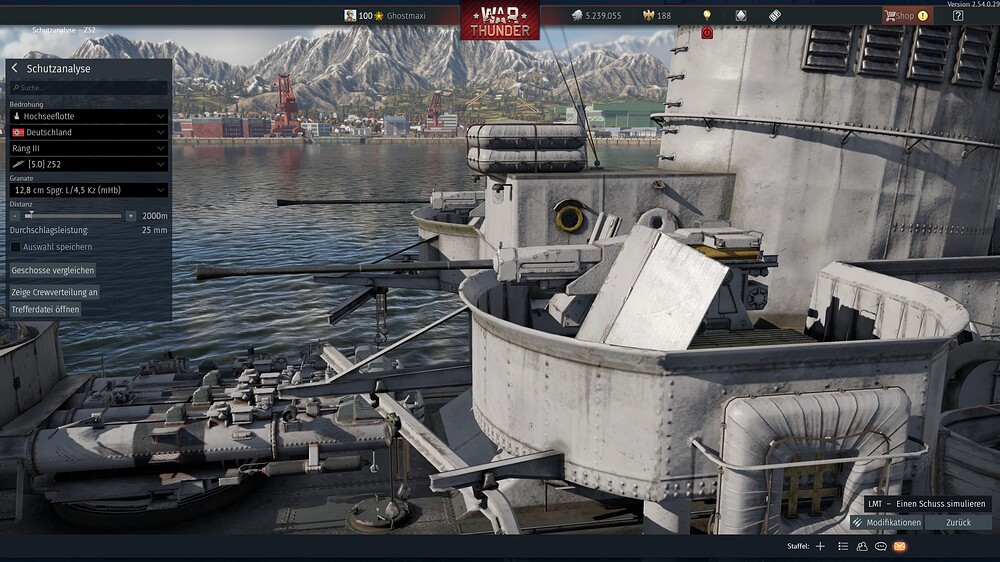Open the help question mark icon
The image size is (1000, 562).
958,16
